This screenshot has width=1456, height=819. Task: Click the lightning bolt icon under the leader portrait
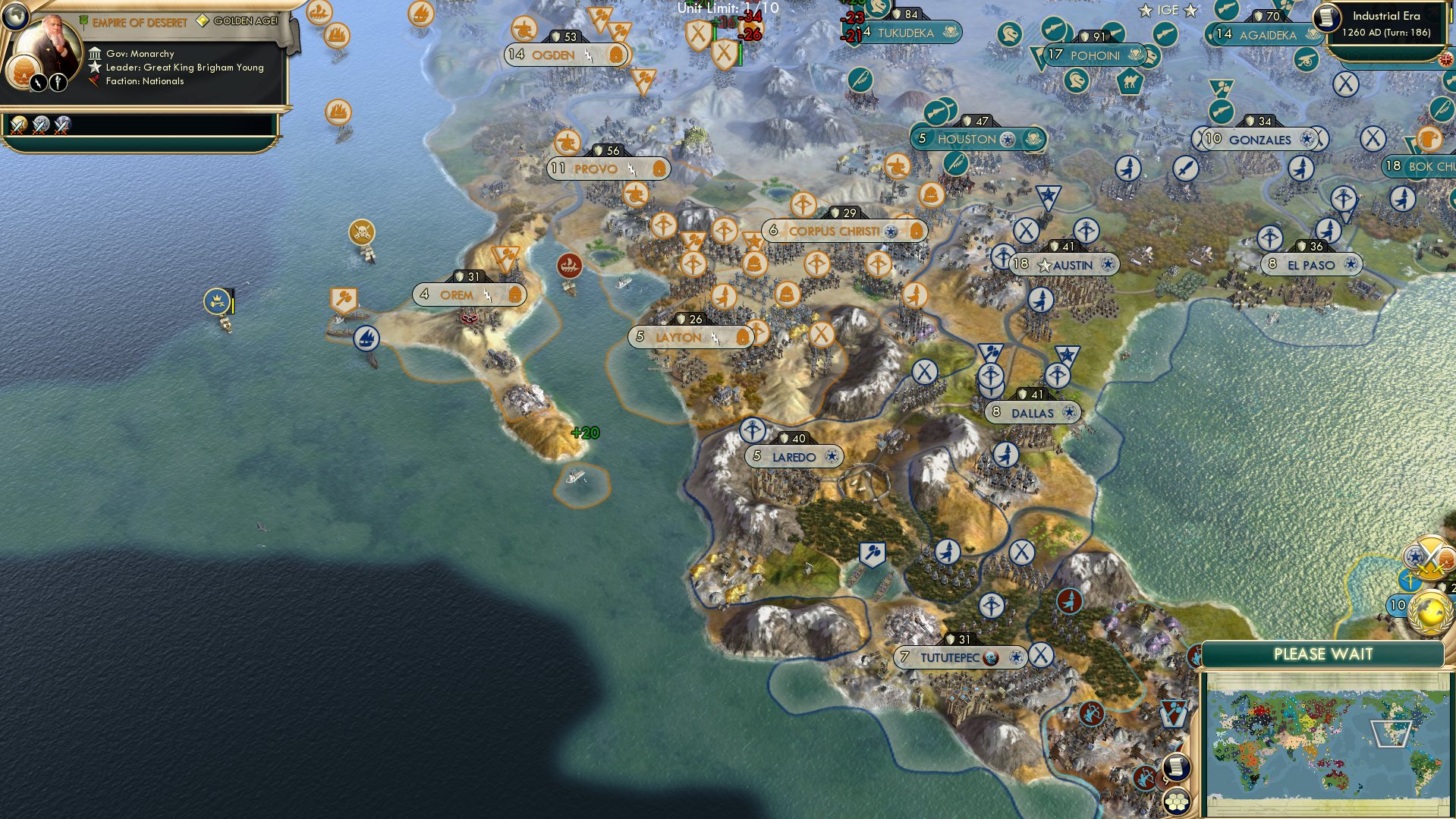[x=37, y=82]
